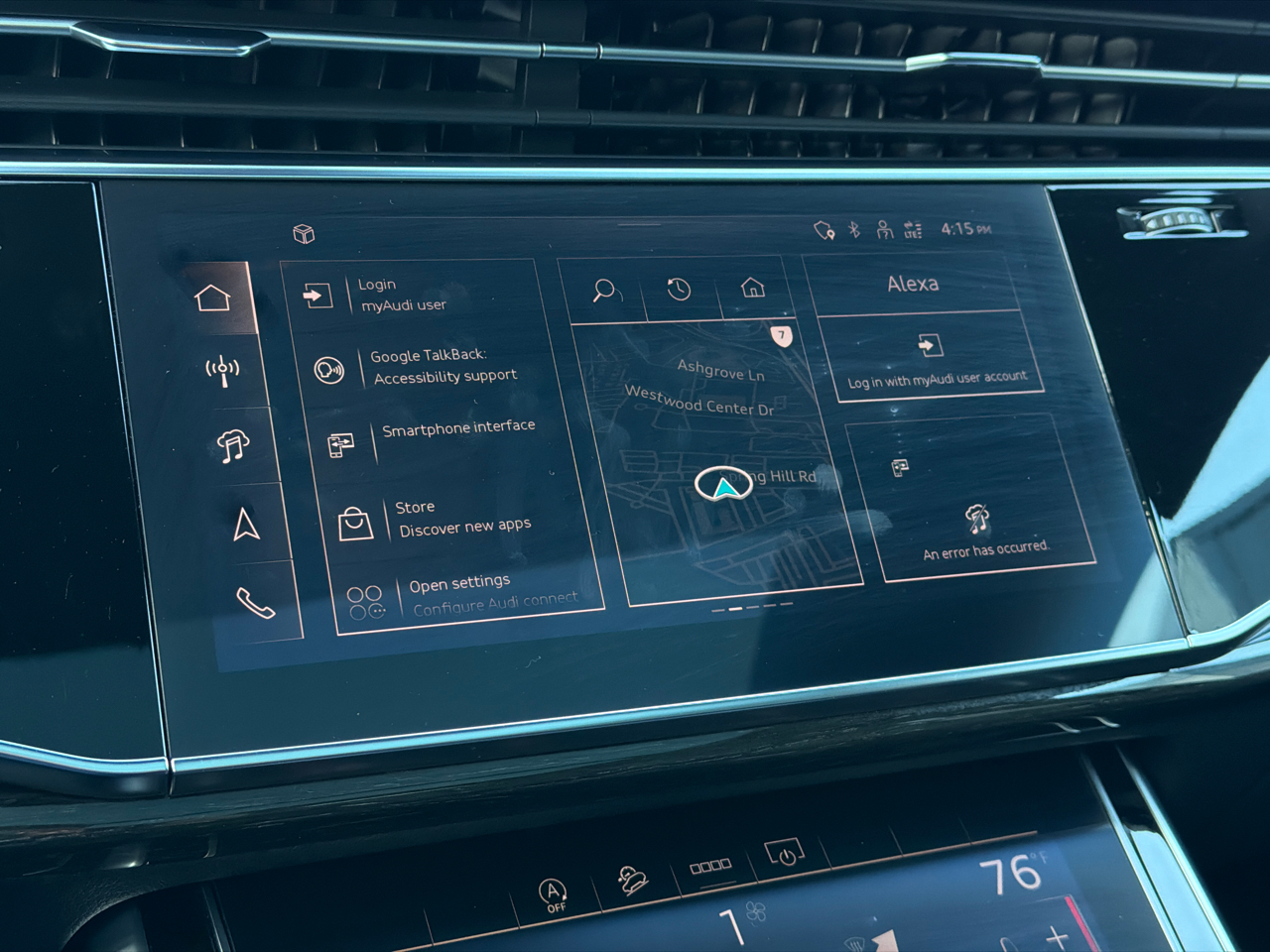Viewport: 1270px width, 952px height.
Task: Open the Alexa tile
Action: click(914, 284)
